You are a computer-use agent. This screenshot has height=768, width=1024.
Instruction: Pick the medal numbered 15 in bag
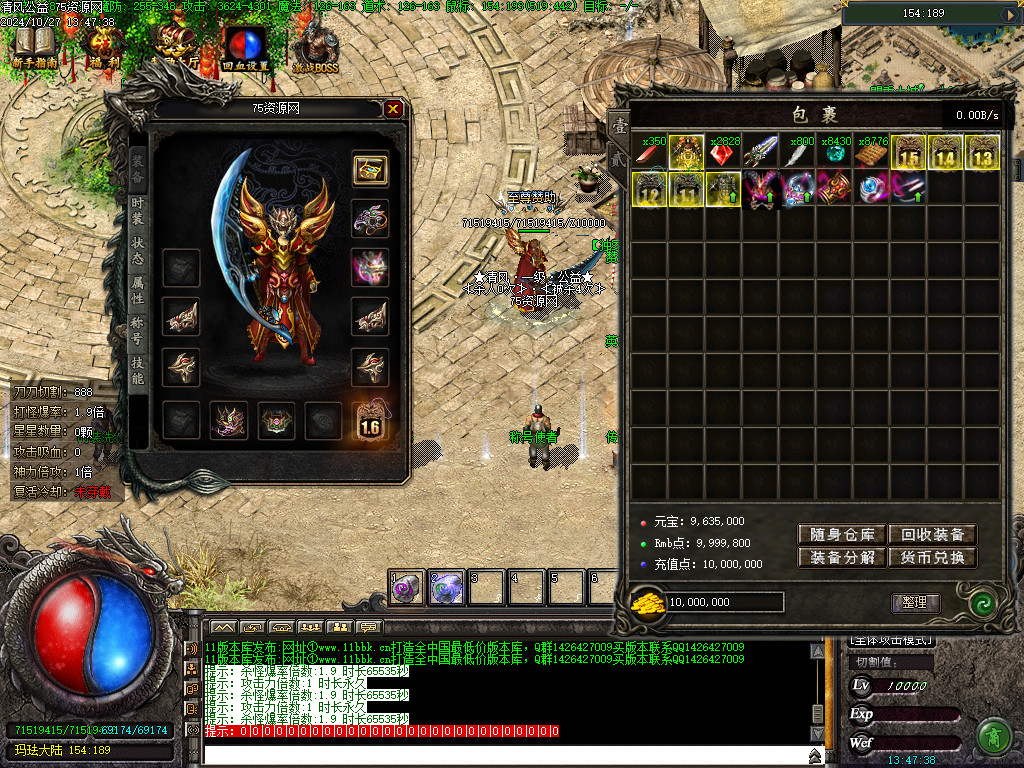pos(908,153)
